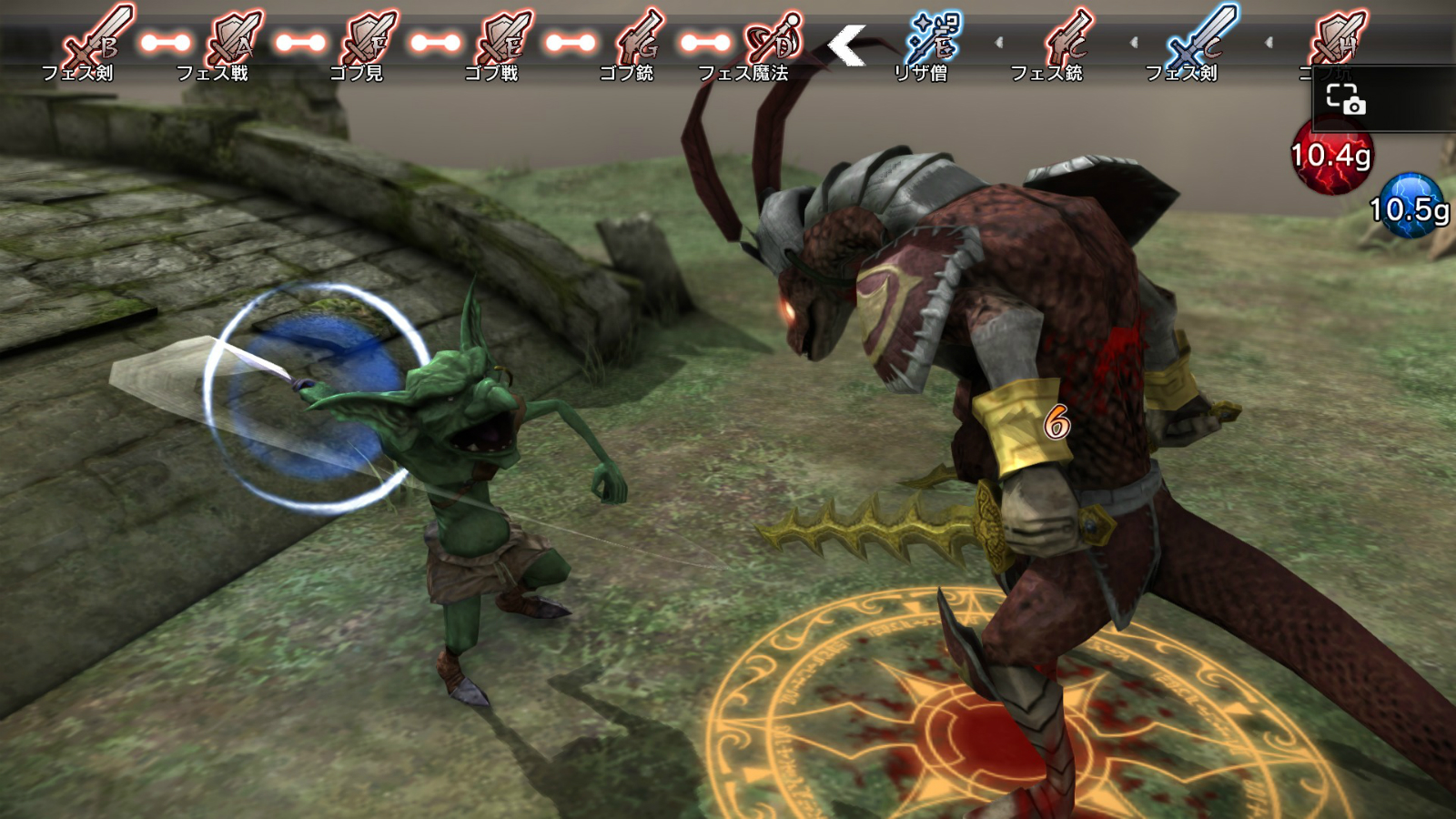Click the white turn-order arrow marker
1456x819 pixels.
click(x=846, y=45)
